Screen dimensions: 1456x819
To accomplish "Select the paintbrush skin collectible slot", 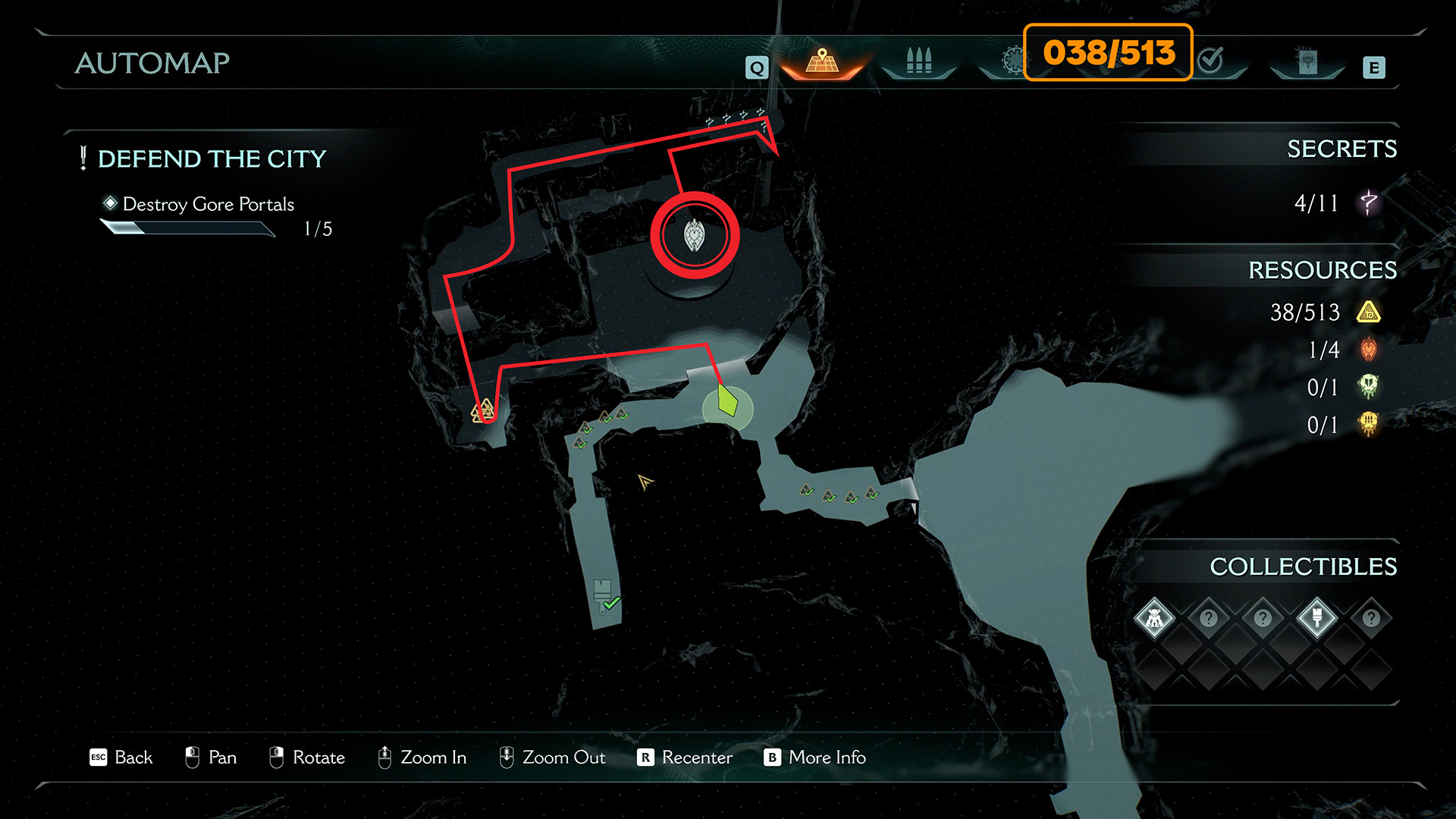I will click(x=1316, y=618).
